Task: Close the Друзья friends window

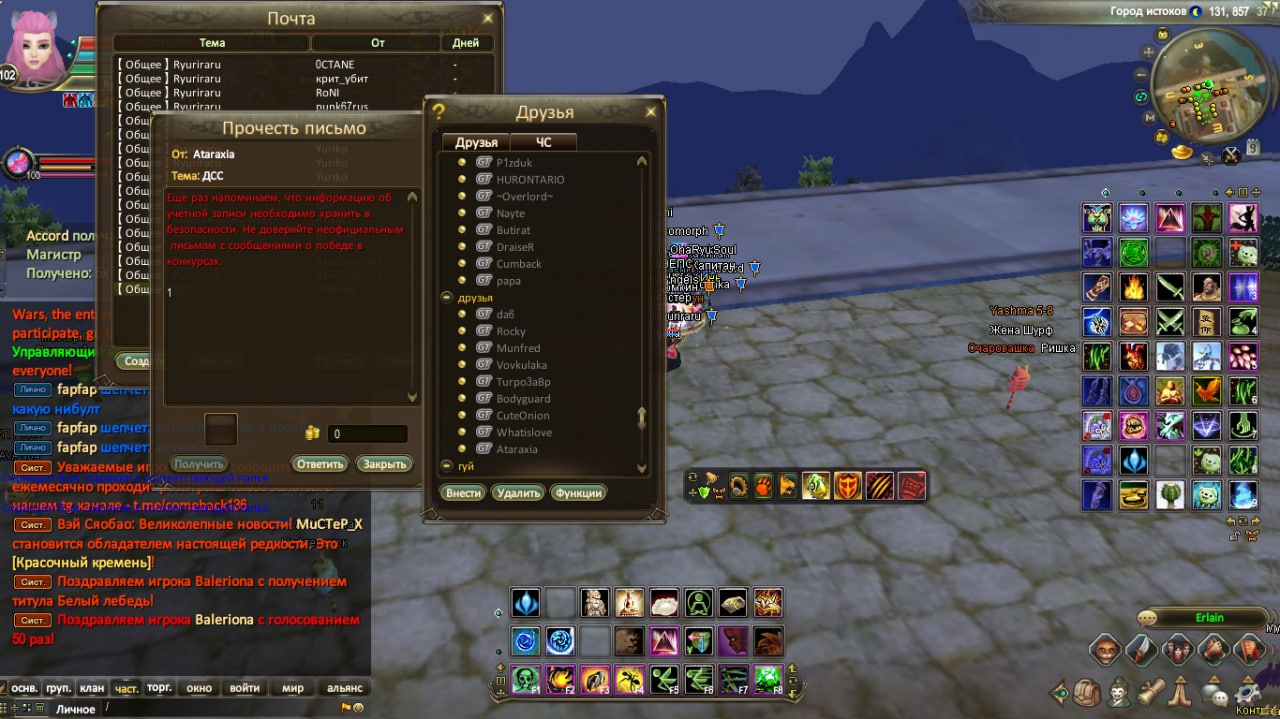Action: click(651, 112)
